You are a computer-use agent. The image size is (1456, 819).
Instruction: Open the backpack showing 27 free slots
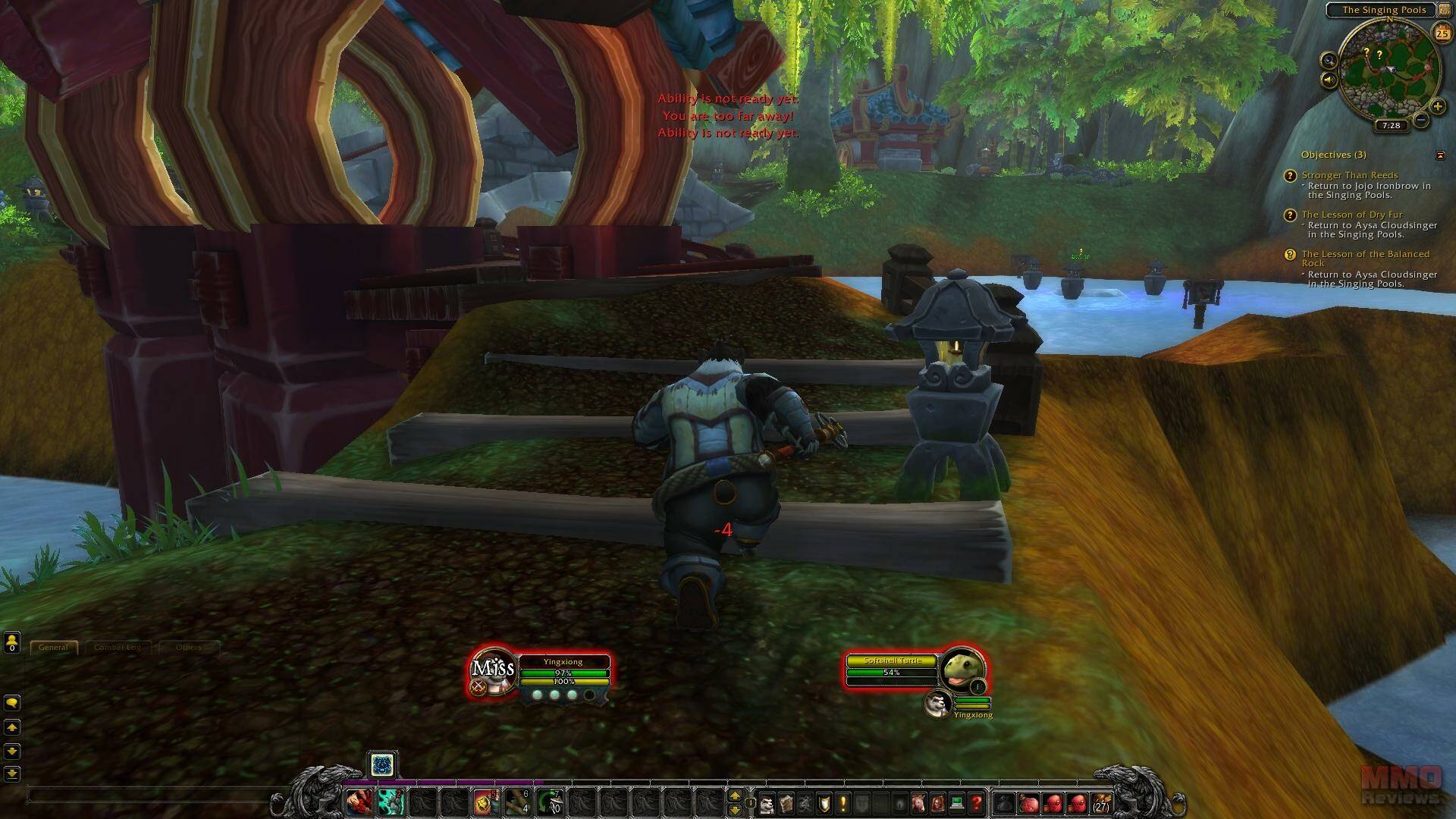(1100, 803)
